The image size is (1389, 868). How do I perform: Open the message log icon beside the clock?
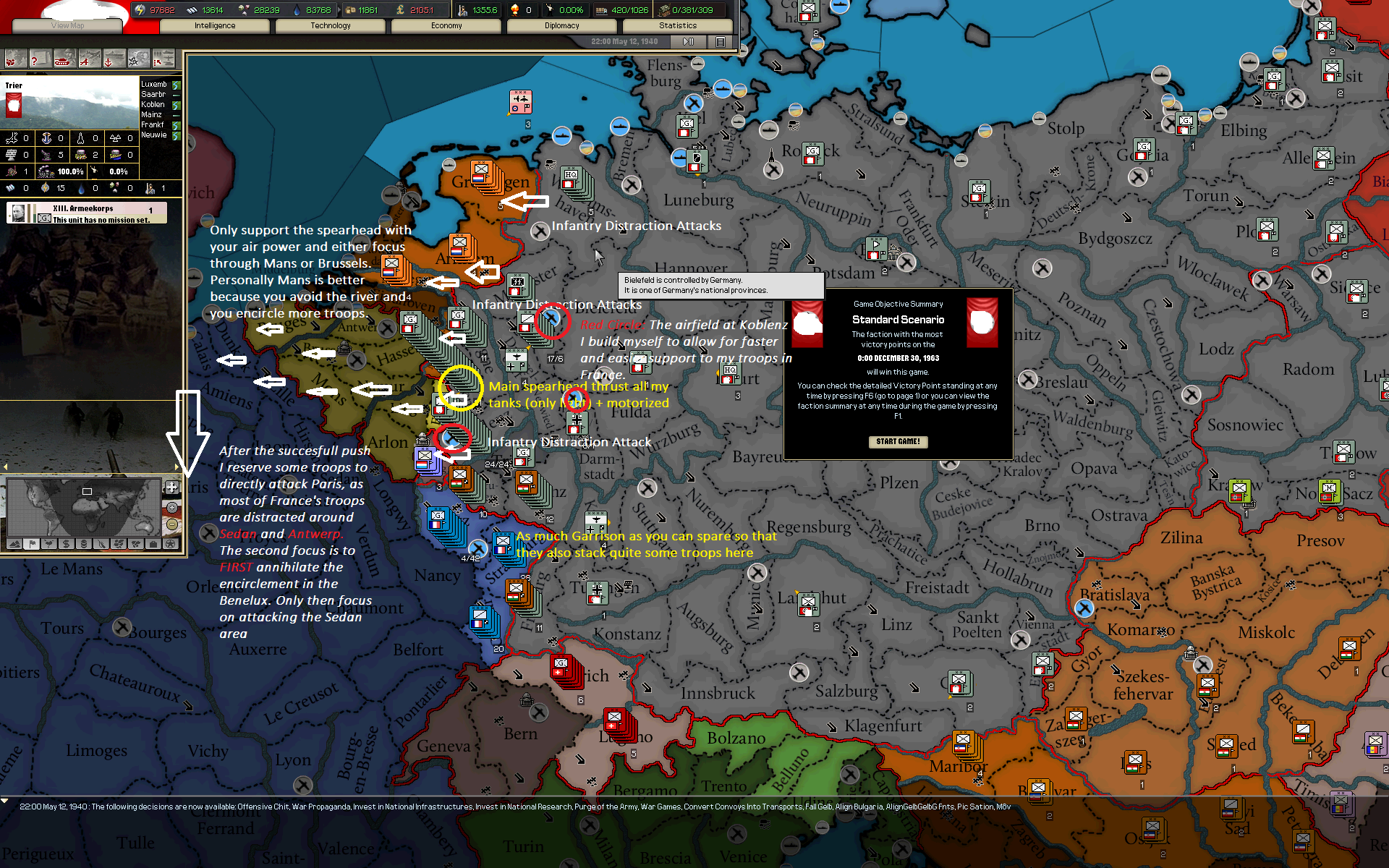click(x=720, y=41)
